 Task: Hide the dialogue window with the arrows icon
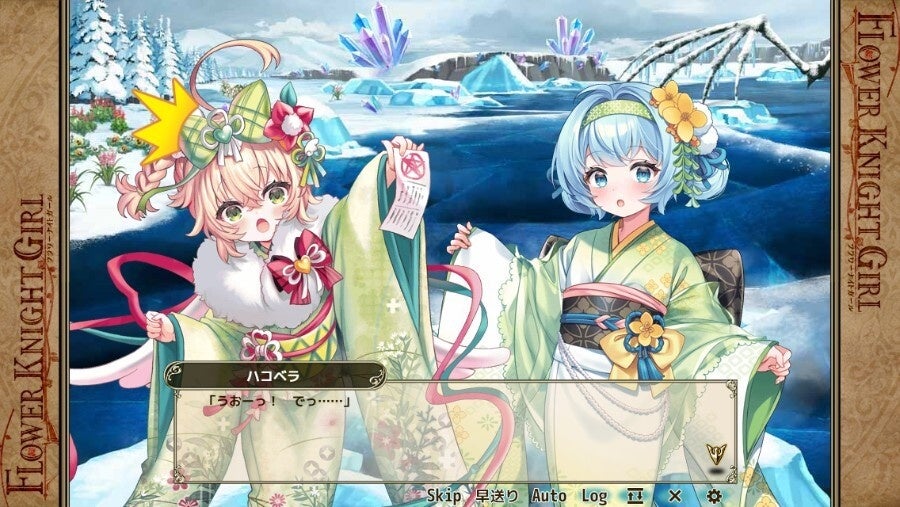tap(634, 495)
